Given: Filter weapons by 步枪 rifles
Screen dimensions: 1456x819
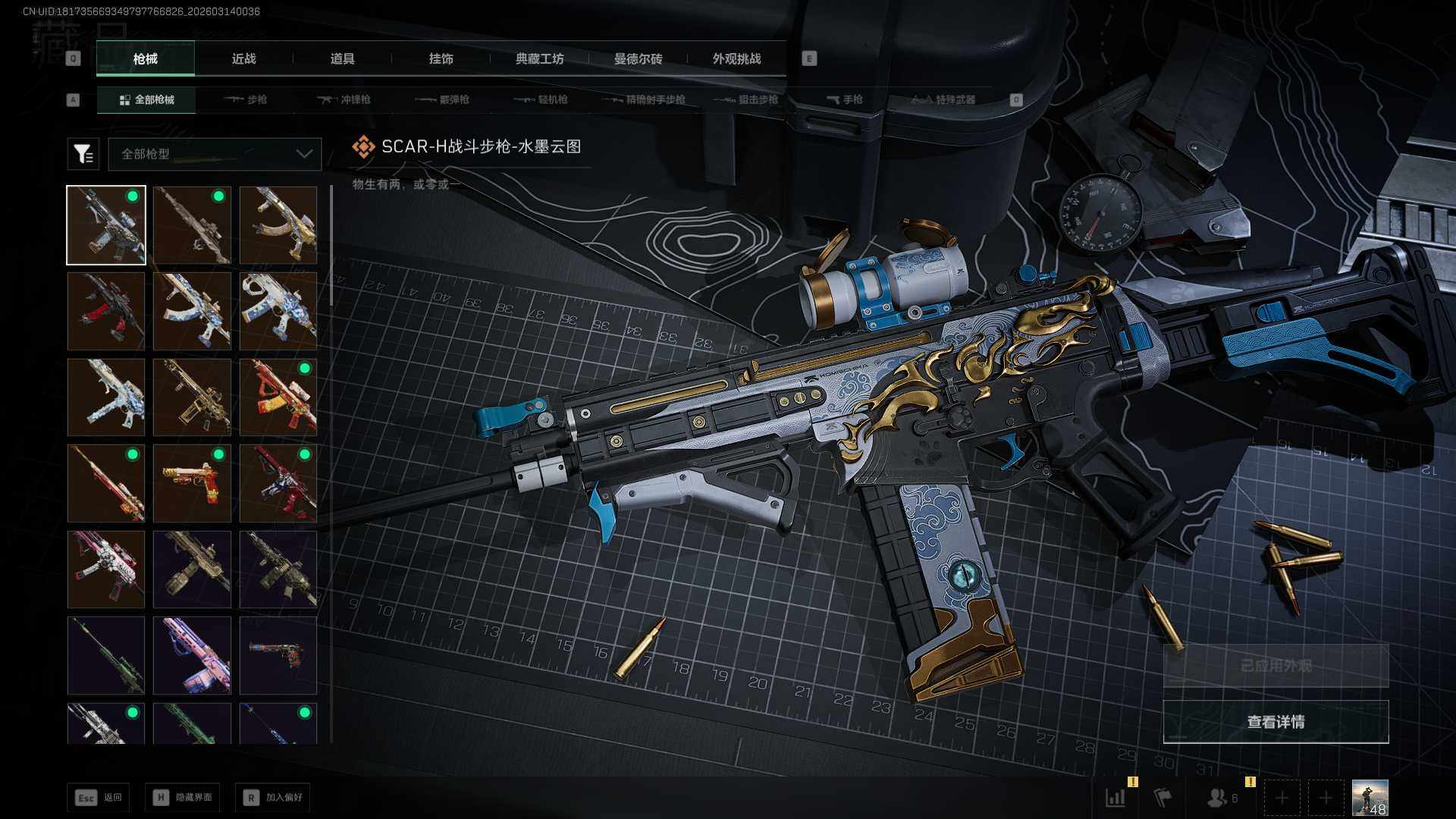Looking at the screenshot, I should click(x=246, y=99).
